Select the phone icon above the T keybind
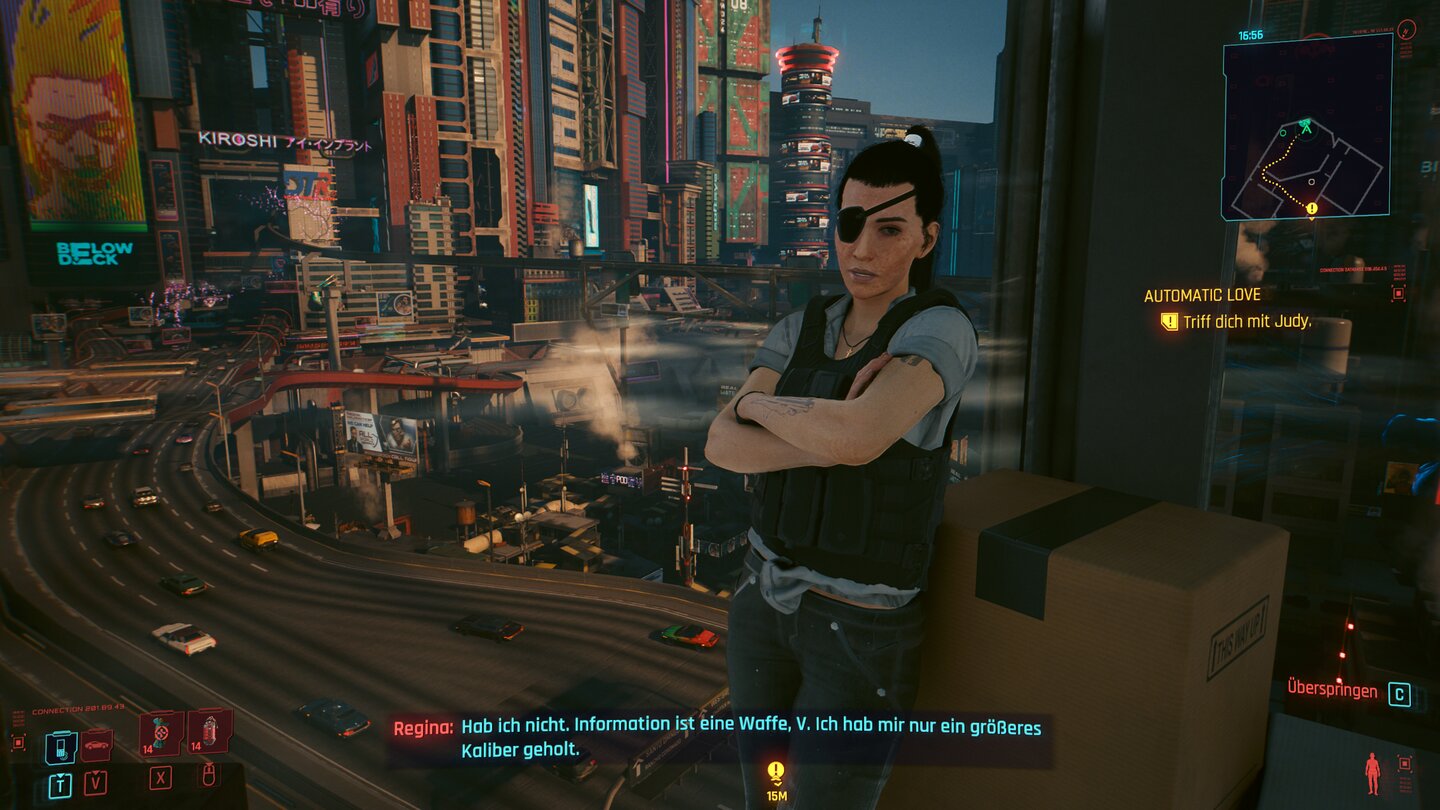Screen dimensions: 1440x810 click(x=60, y=748)
